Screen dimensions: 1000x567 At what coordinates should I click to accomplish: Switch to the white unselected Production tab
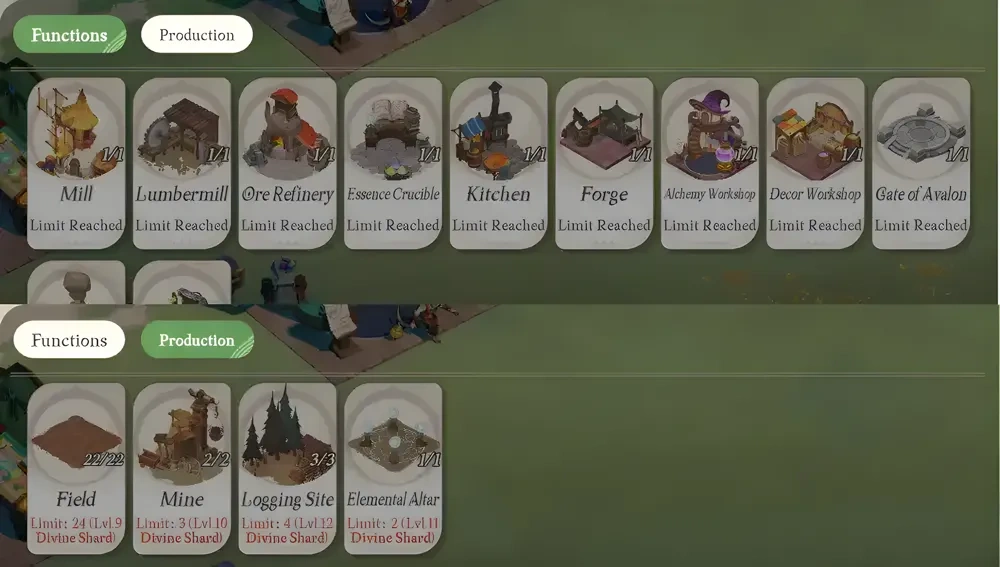tap(197, 35)
